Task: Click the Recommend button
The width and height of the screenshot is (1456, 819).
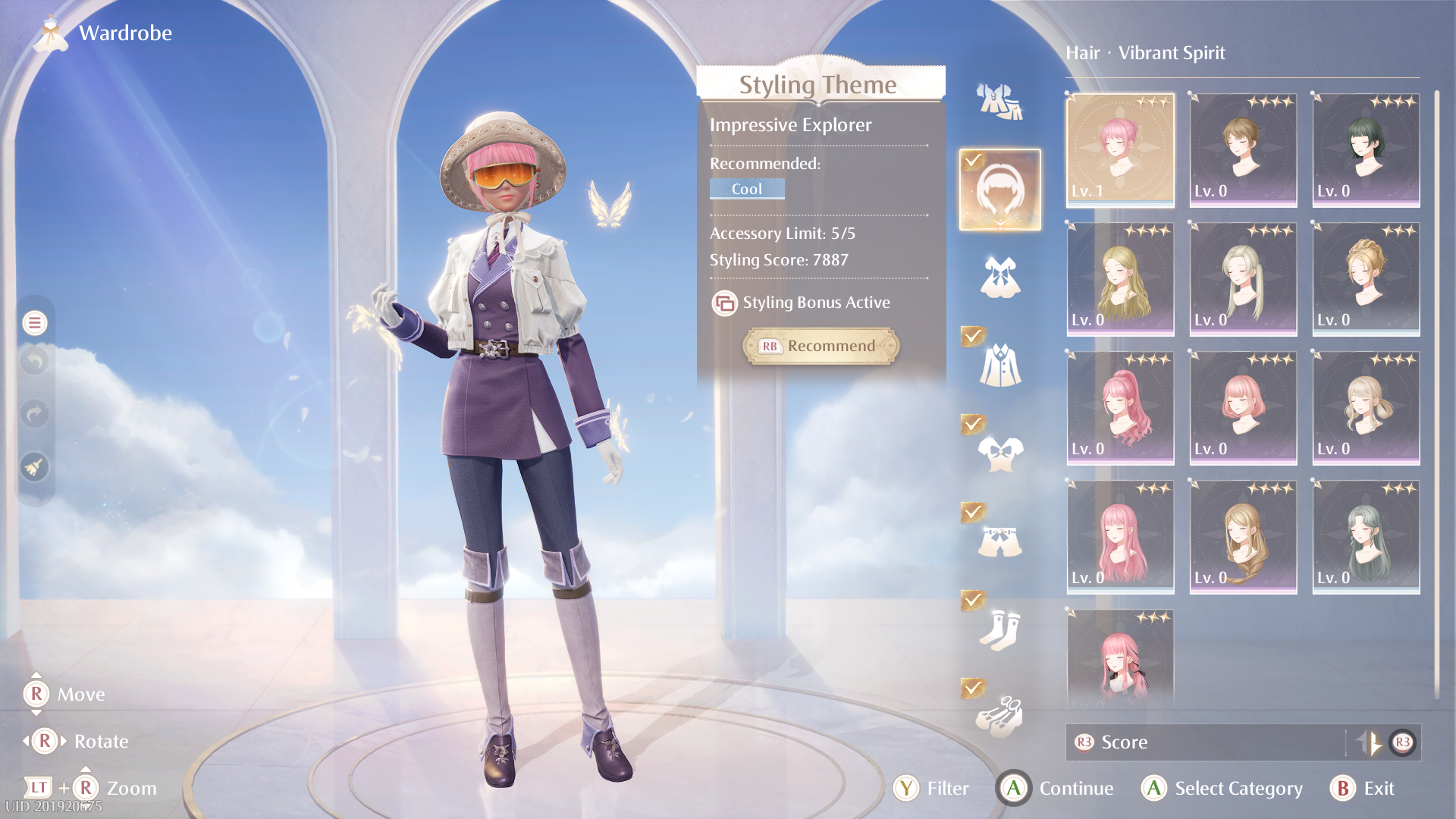Action: point(821,346)
